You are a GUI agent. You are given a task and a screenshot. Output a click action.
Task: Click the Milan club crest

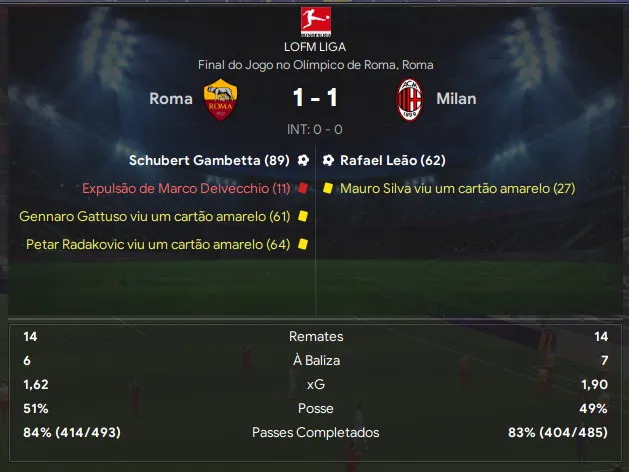409,99
